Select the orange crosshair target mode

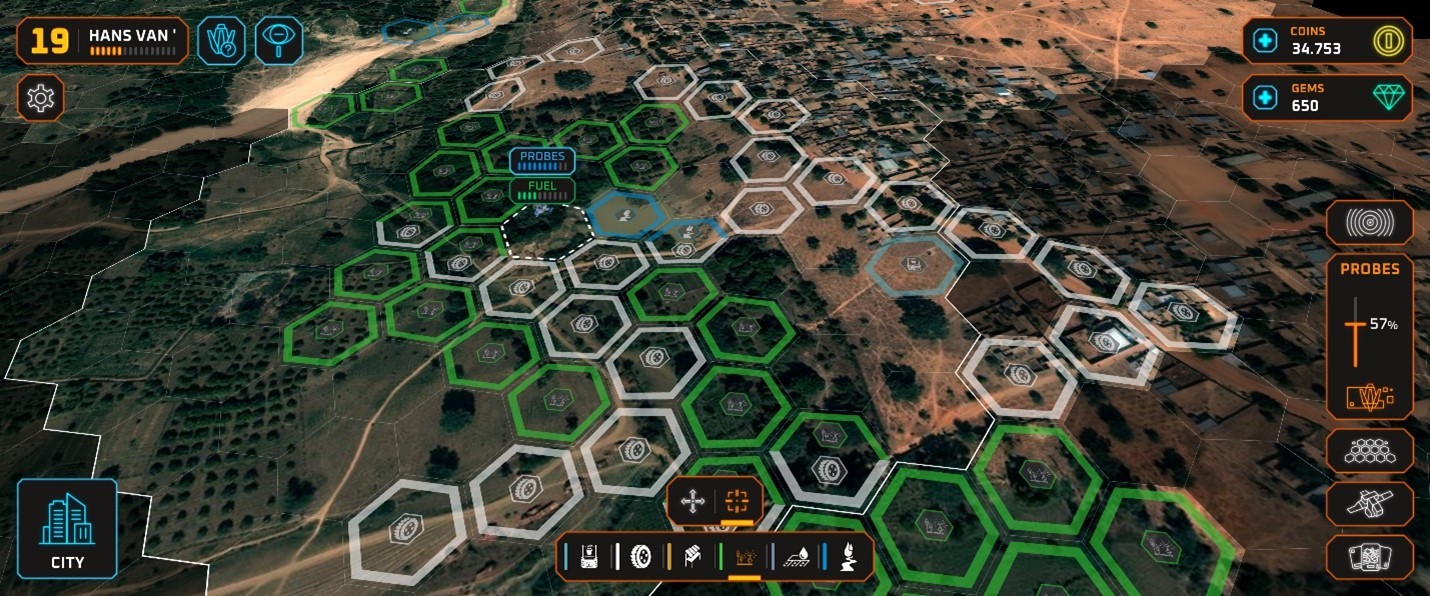(738, 502)
